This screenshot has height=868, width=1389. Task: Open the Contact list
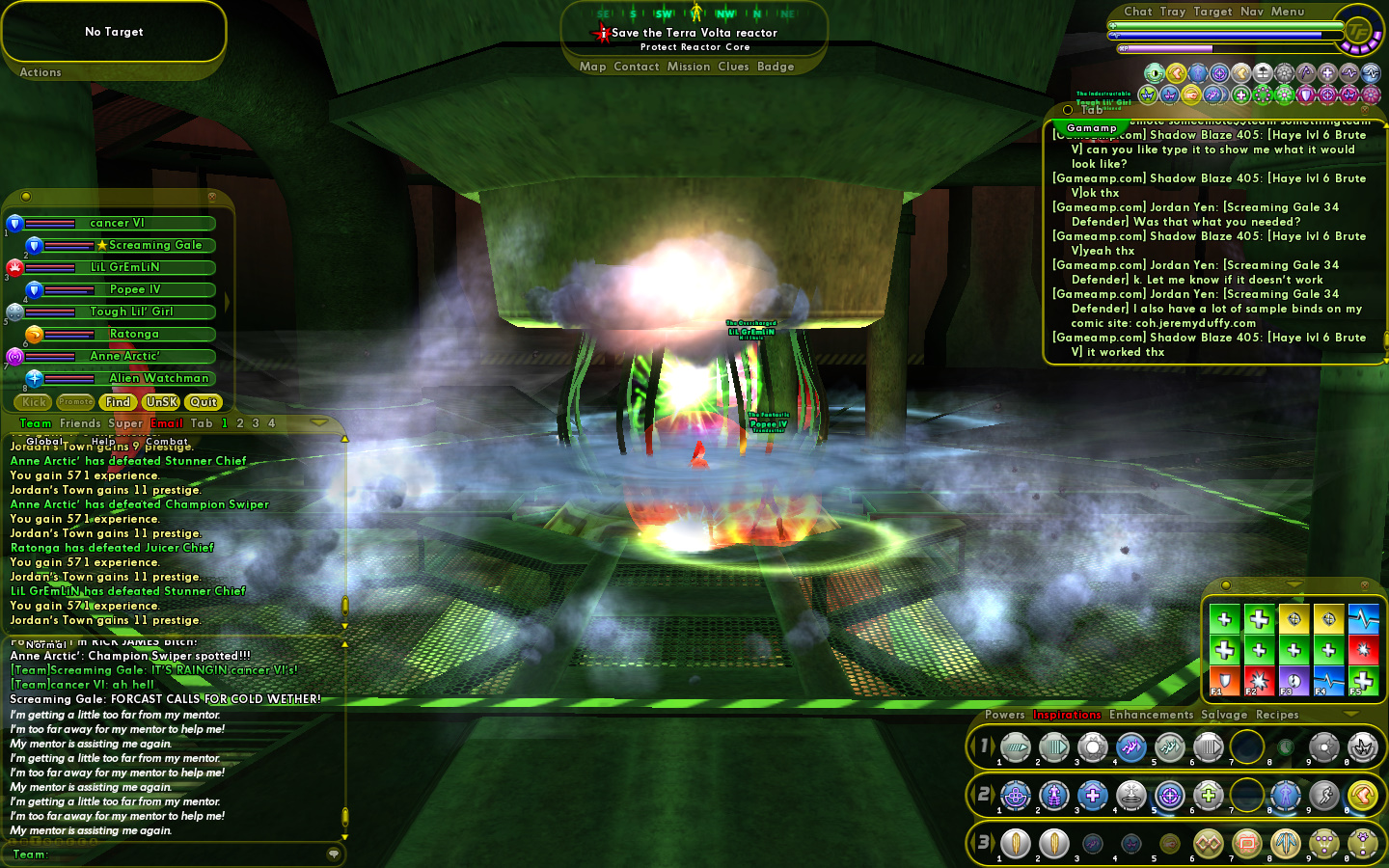636,67
